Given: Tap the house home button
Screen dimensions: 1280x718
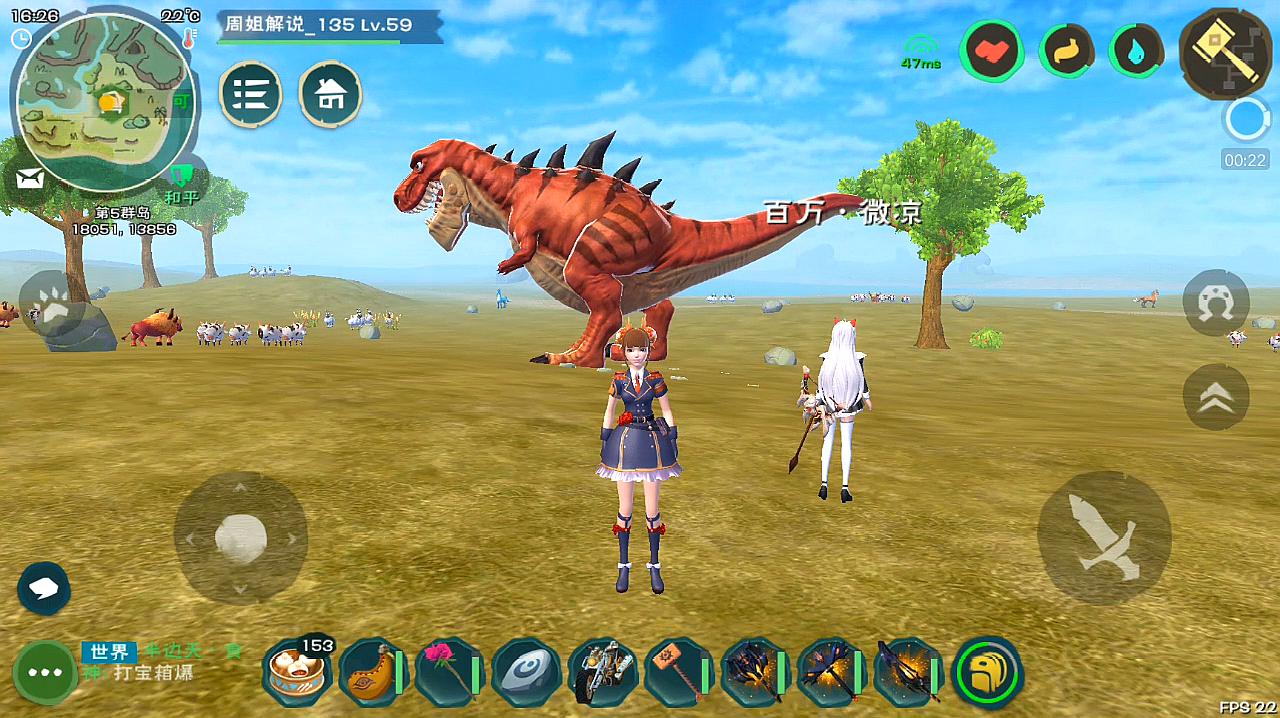Looking at the screenshot, I should [x=331, y=94].
